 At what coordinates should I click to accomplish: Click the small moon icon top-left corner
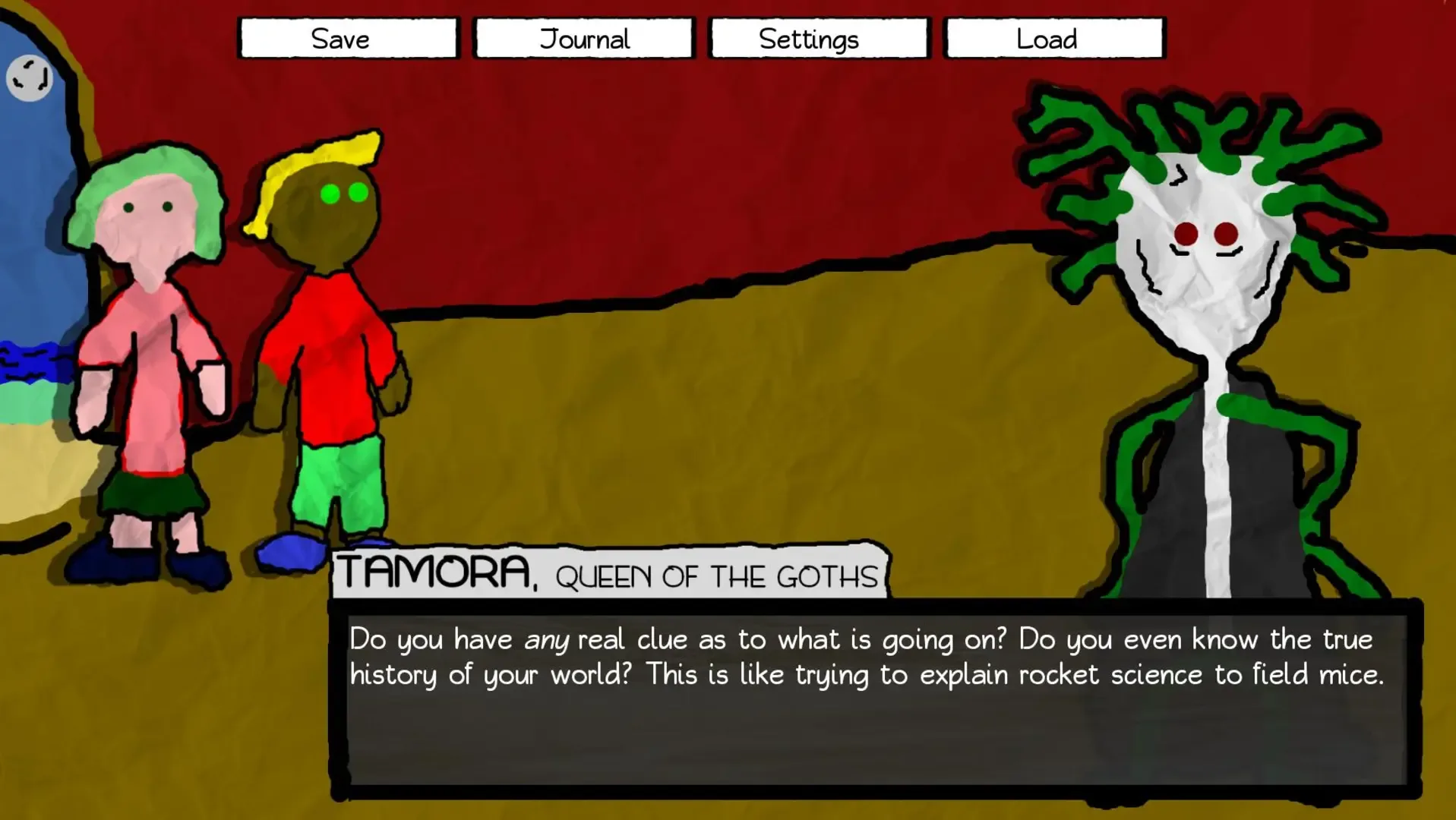pos(30,79)
